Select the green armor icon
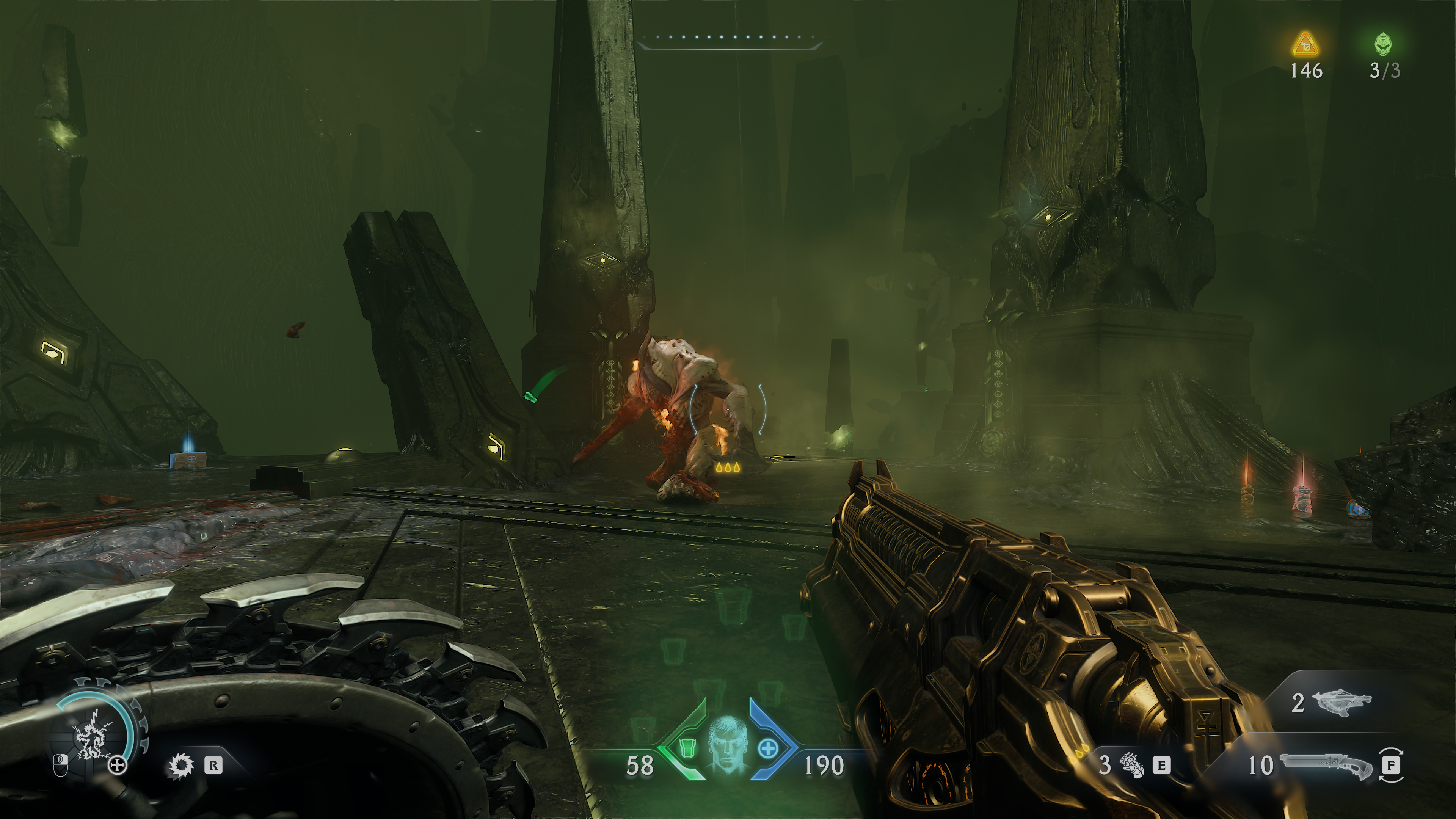Viewport: 1456px width, 819px height. [x=687, y=749]
